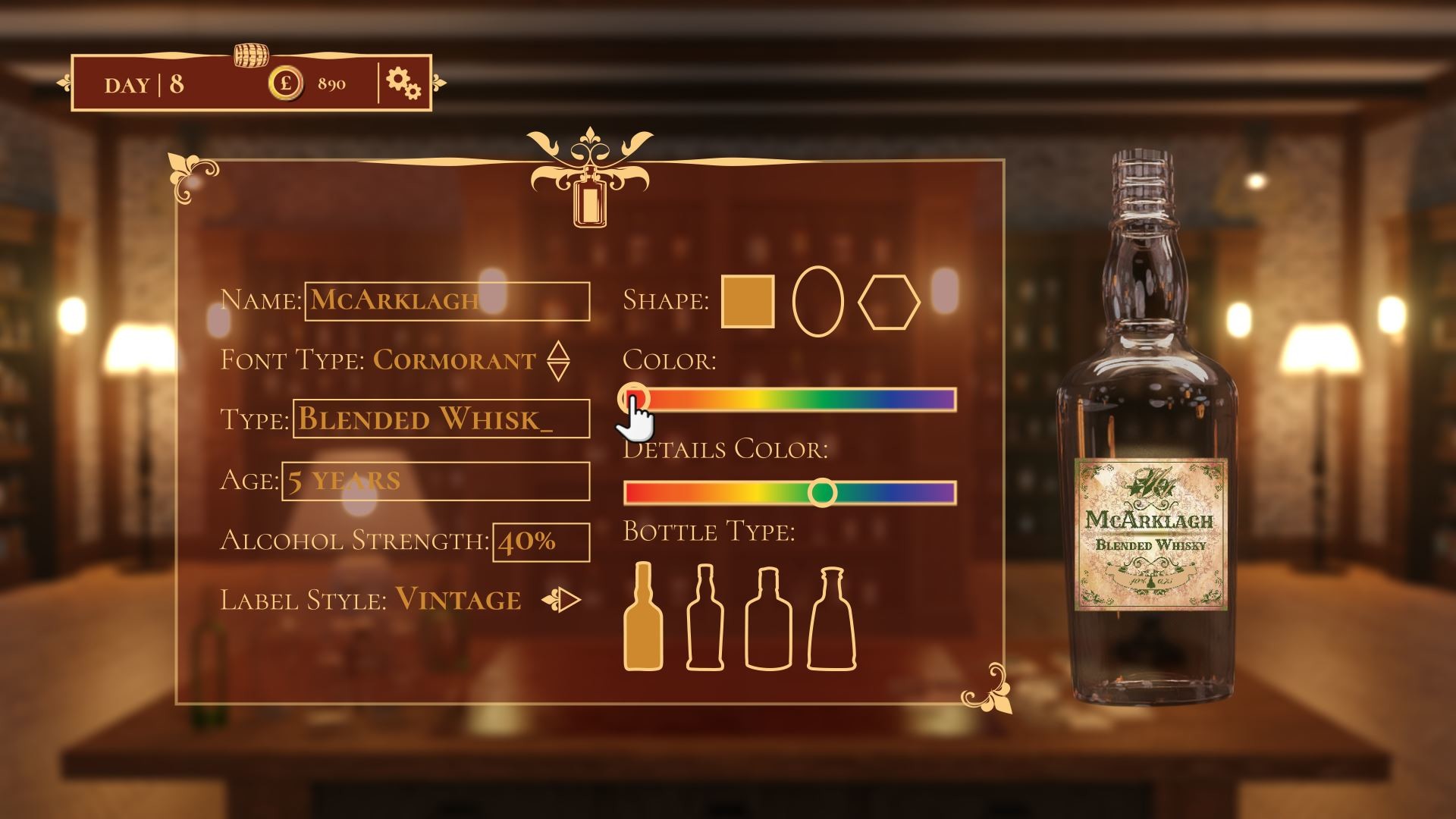
Task: Choose the oval label shape
Action: (817, 300)
